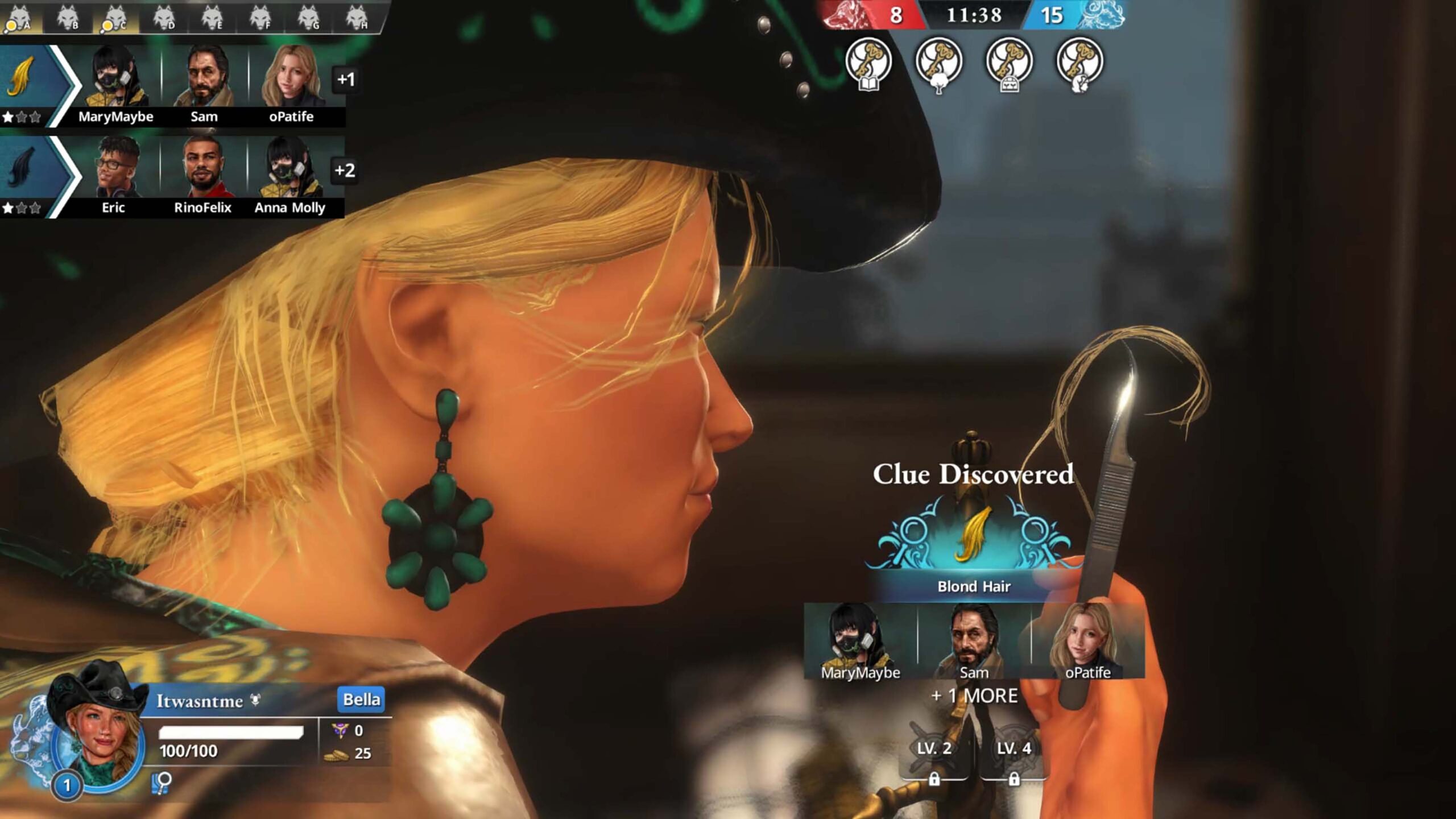Activate the magnifying glass clue ability icon

tap(162, 783)
